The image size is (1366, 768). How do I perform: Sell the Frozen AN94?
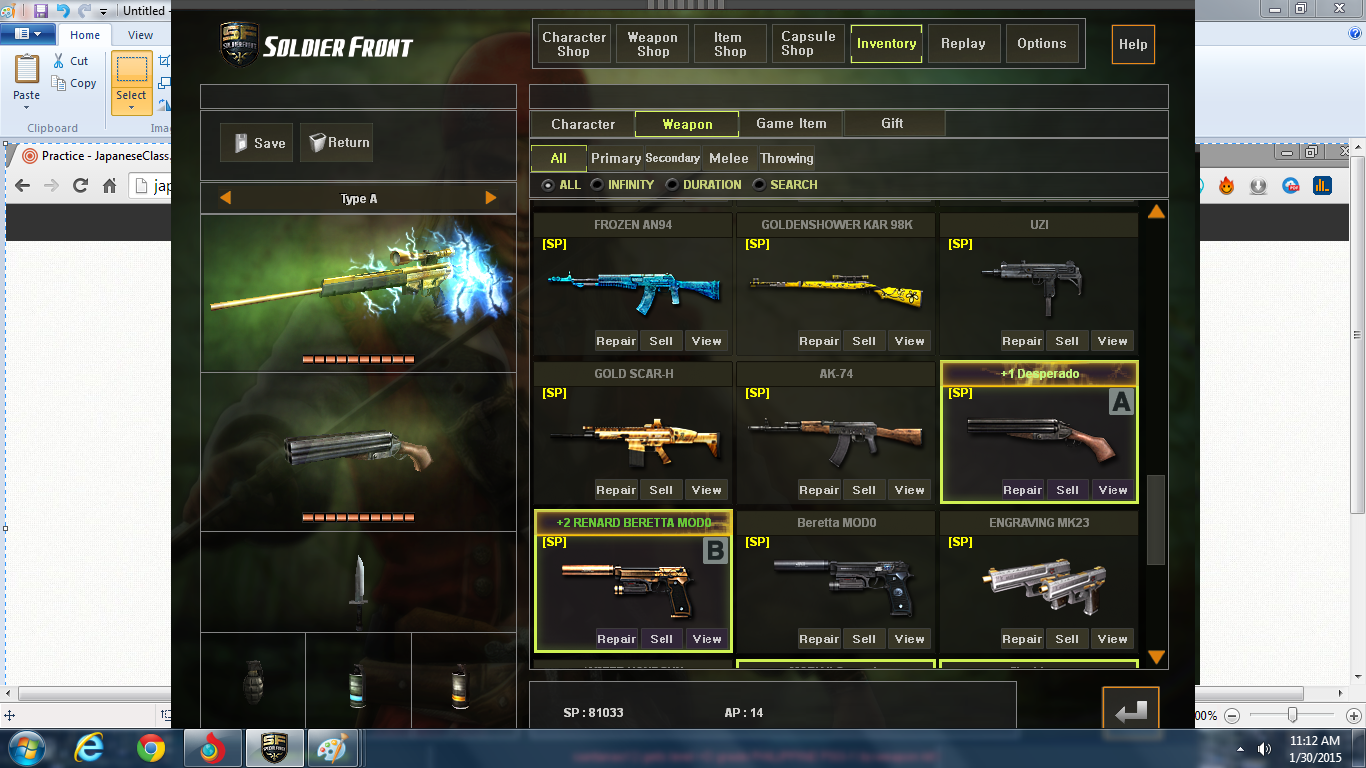(661, 341)
